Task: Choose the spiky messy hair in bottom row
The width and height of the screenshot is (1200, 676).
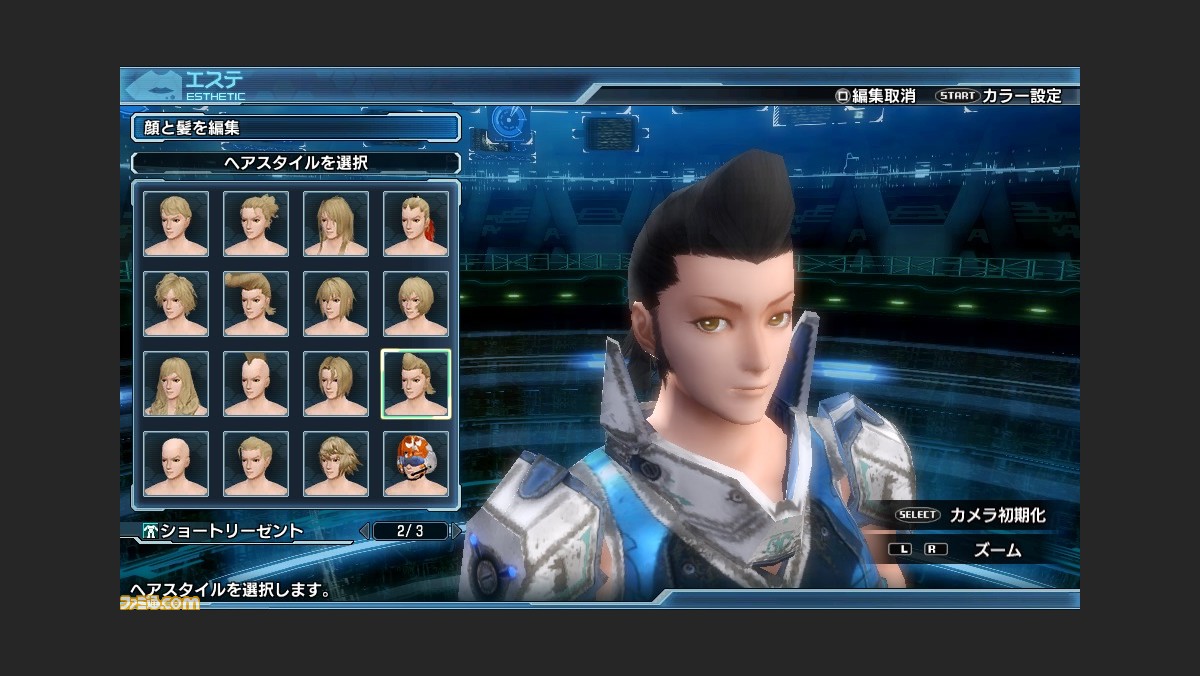Action: click(x=336, y=464)
